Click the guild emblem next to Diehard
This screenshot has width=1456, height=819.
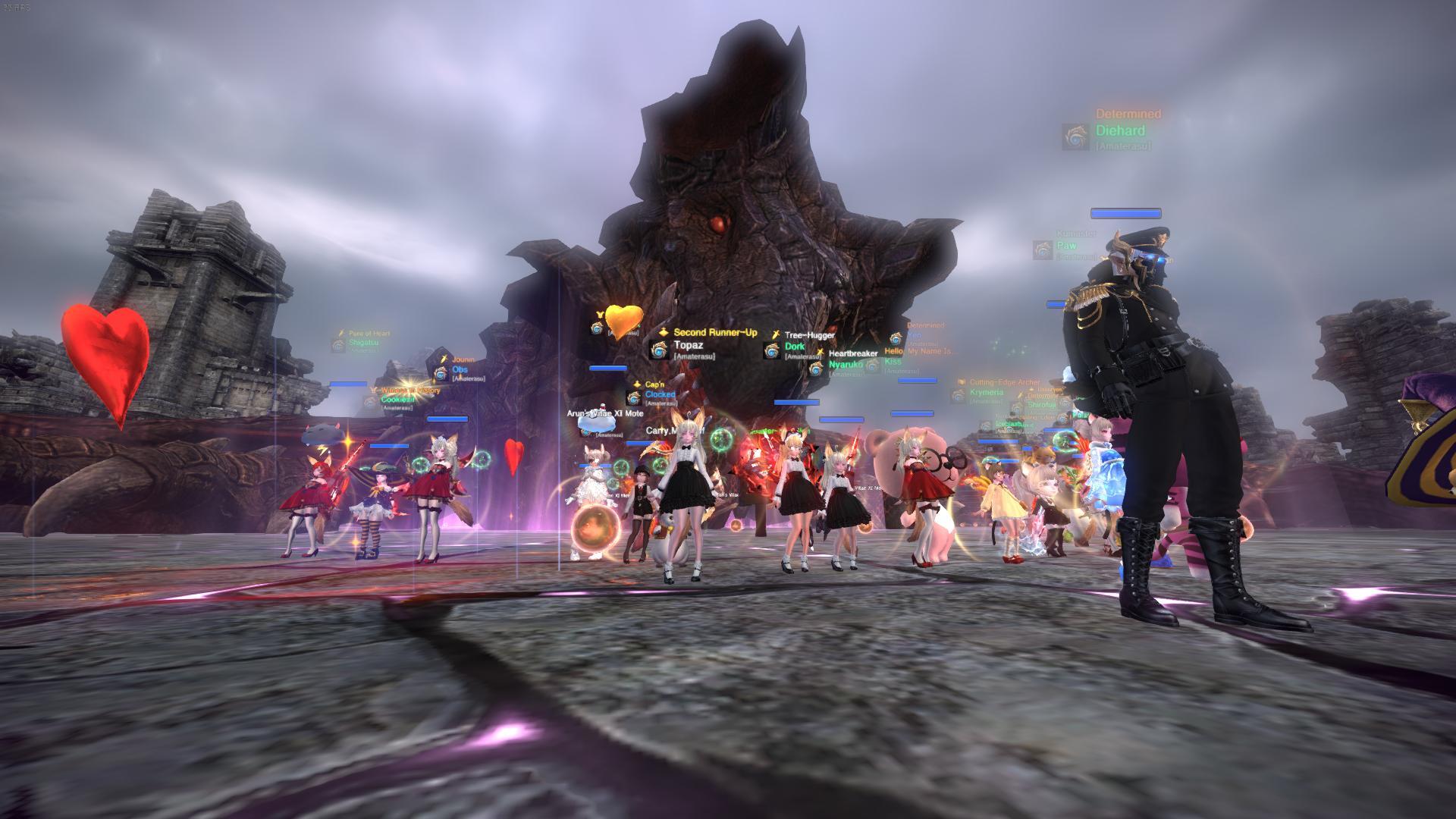pyautogui.click(x=1074, y=136)
